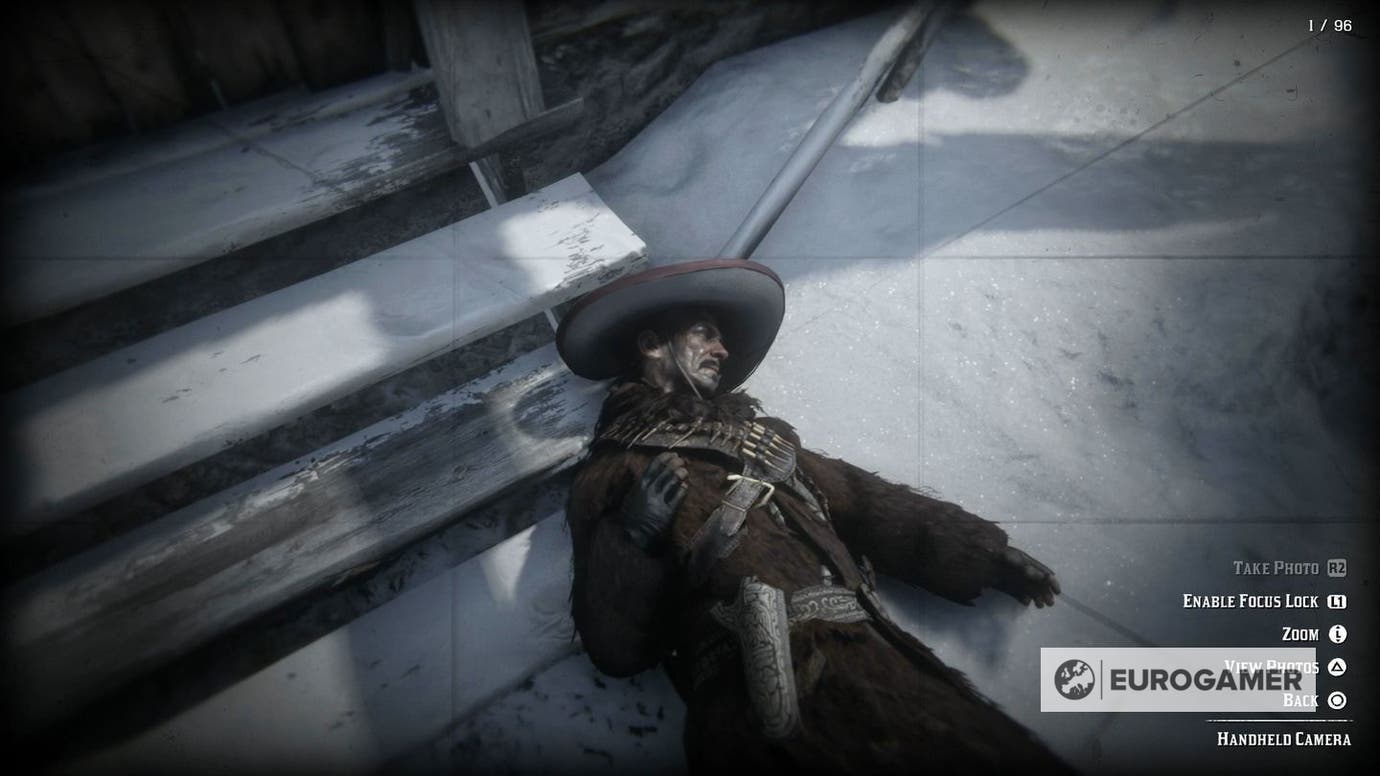Image resolution: width=1380 pixels, height=776 pixels.
Task: Adjust the Zoom control
Action: 1301,633
